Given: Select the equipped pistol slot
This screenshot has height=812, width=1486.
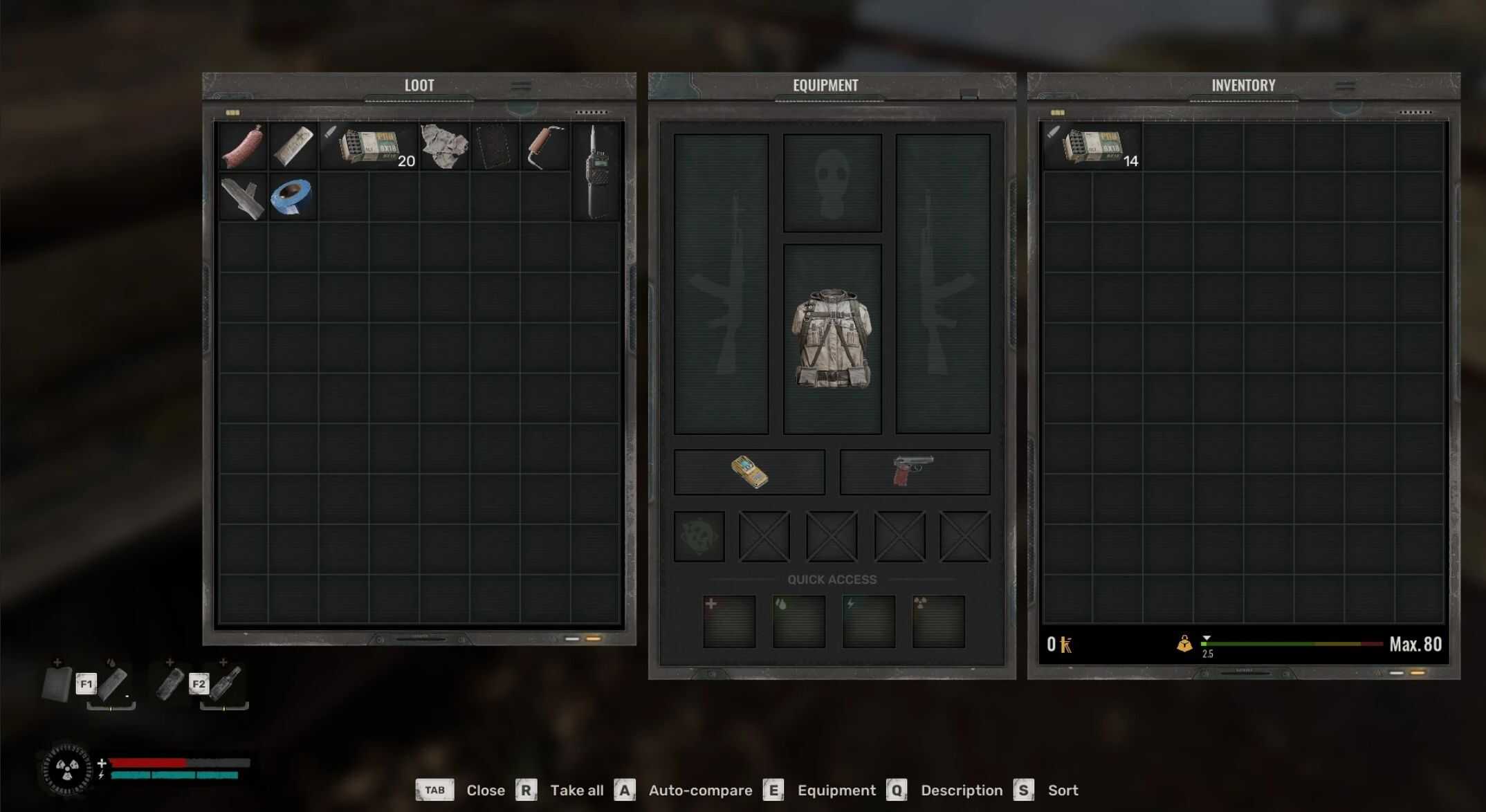Looking at the screenshot, I should click(914, 472).
